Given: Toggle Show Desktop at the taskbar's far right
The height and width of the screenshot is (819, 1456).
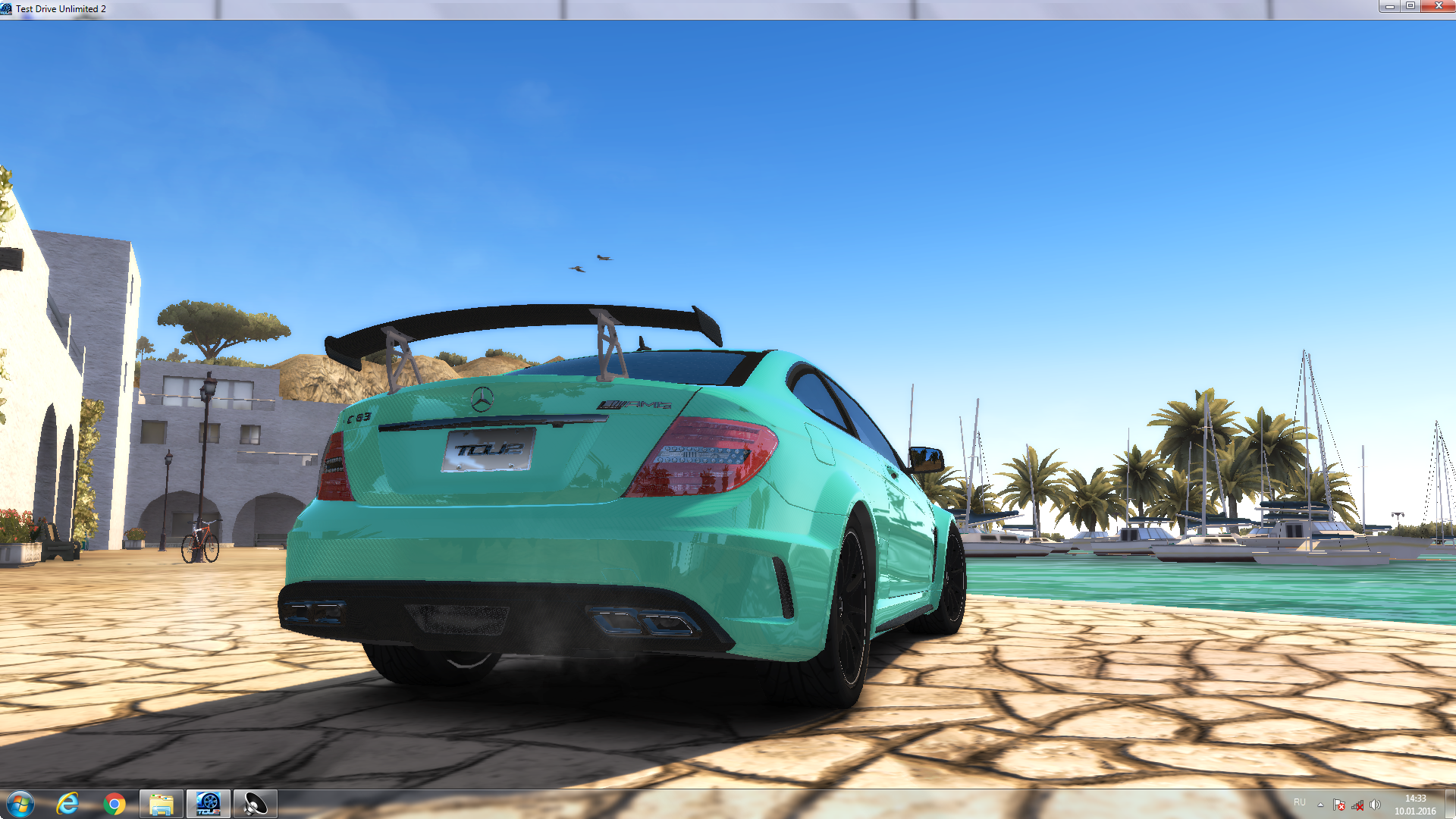Looking at the screenshot, I should [x=1452, y=803].
